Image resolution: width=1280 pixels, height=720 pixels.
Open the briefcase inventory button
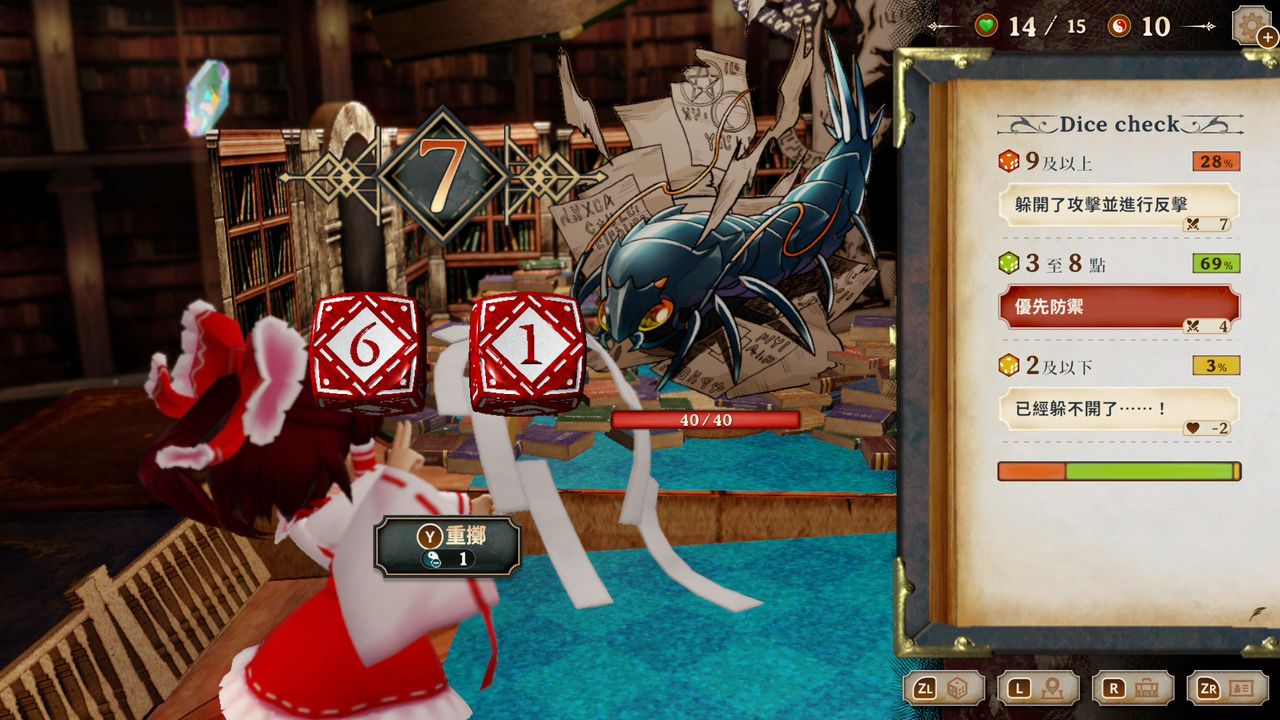click(x=1132, y=689)
